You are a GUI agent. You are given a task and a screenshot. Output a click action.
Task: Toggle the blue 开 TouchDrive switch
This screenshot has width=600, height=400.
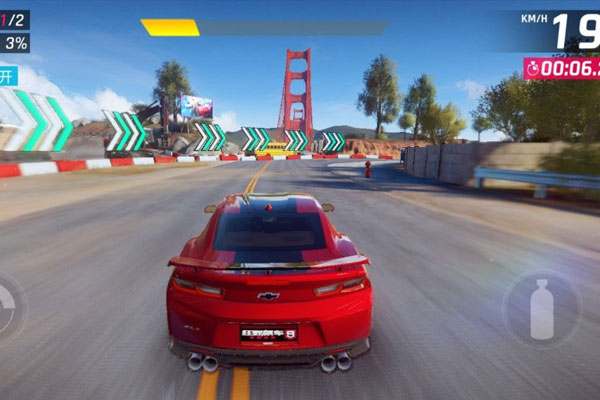click(x=8, y=76)
